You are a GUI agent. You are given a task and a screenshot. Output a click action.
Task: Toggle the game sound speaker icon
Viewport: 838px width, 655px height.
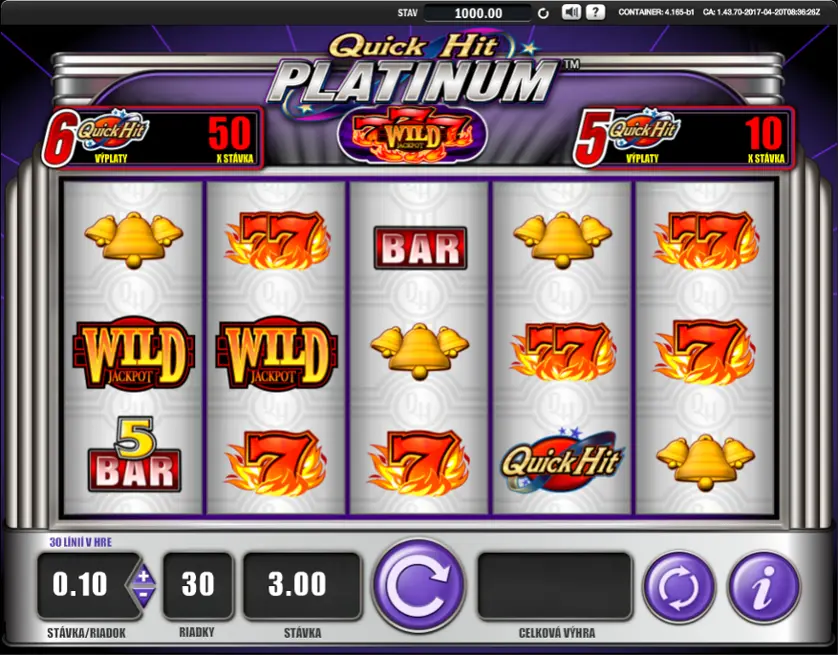pos(571,13)
